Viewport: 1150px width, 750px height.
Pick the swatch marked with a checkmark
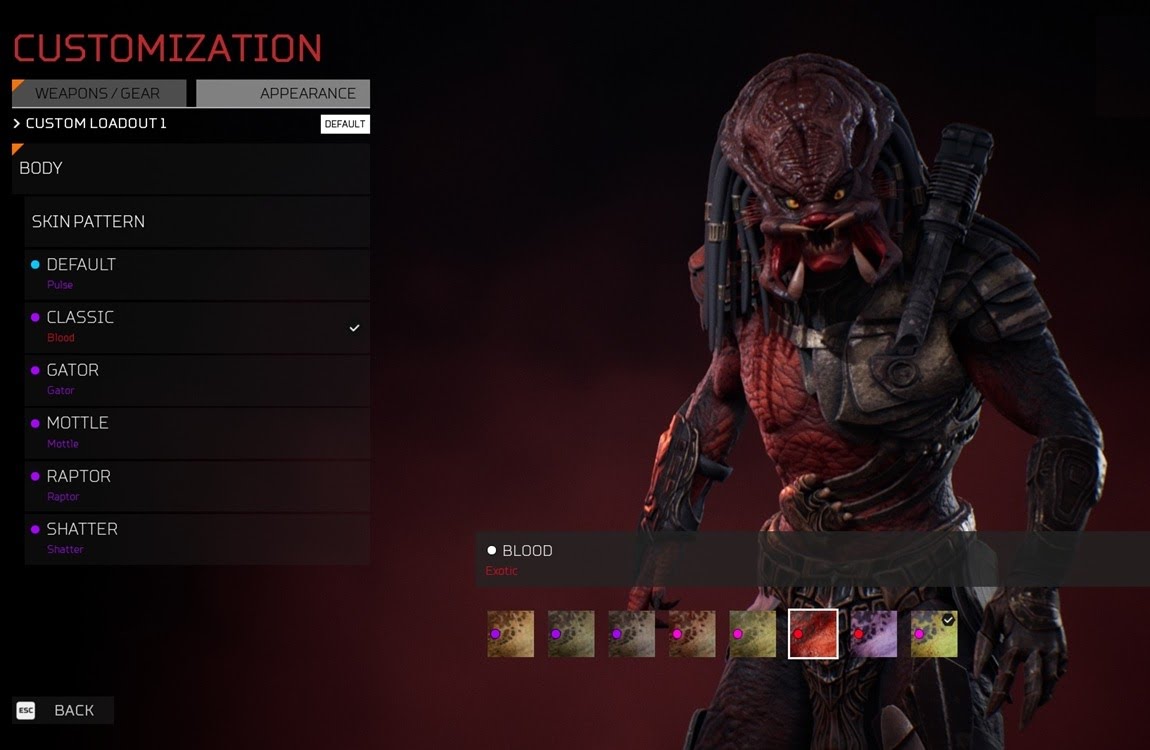coord(934,634)
